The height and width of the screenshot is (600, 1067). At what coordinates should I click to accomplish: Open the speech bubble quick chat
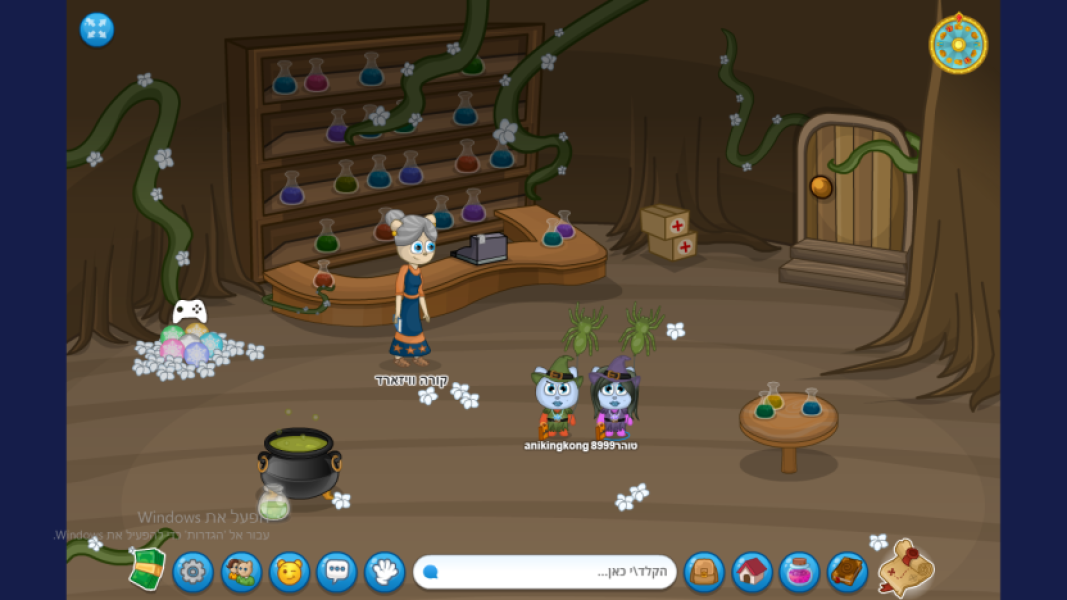(337, 572)
